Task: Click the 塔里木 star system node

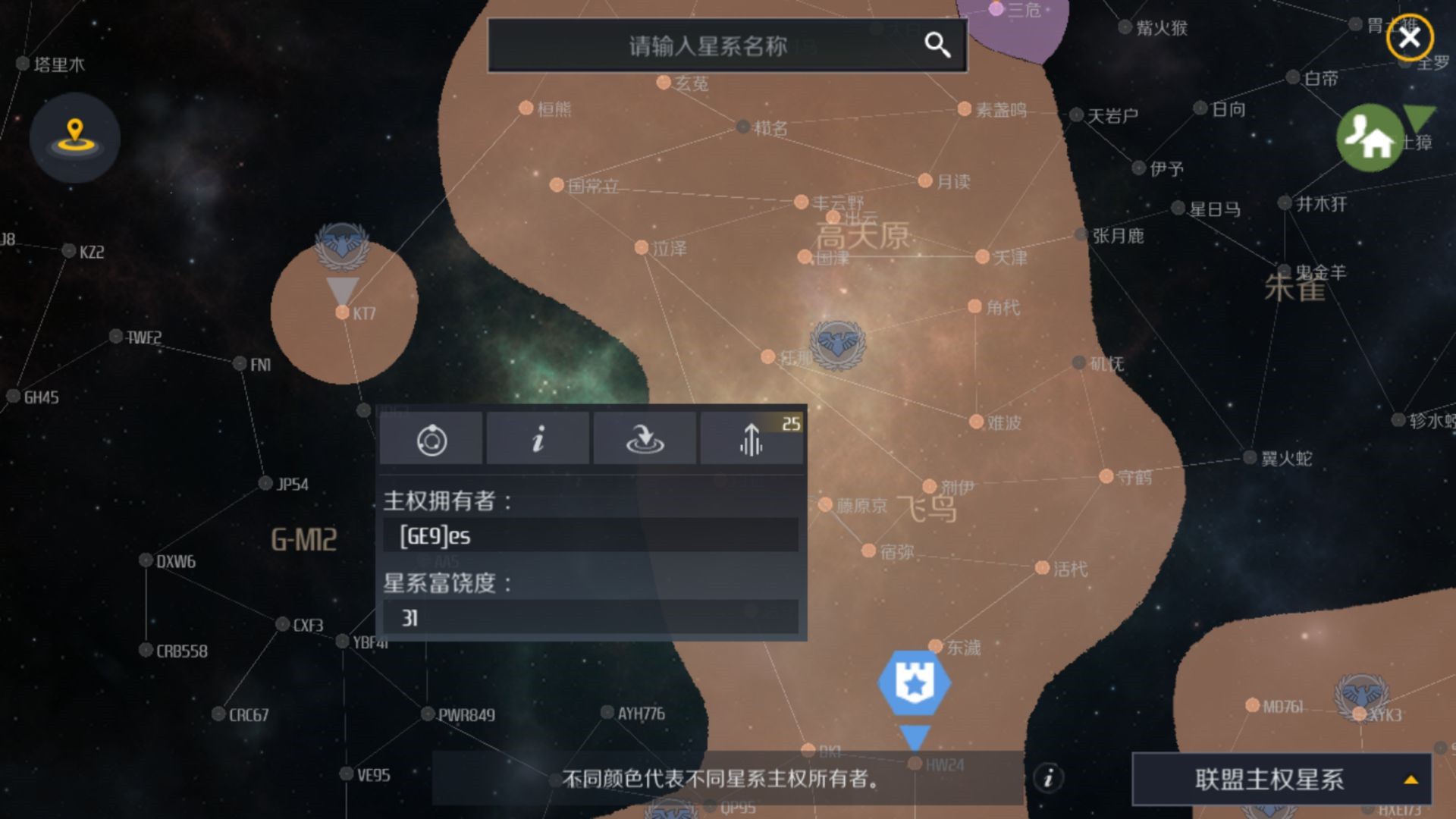Action: click(24, 64)
